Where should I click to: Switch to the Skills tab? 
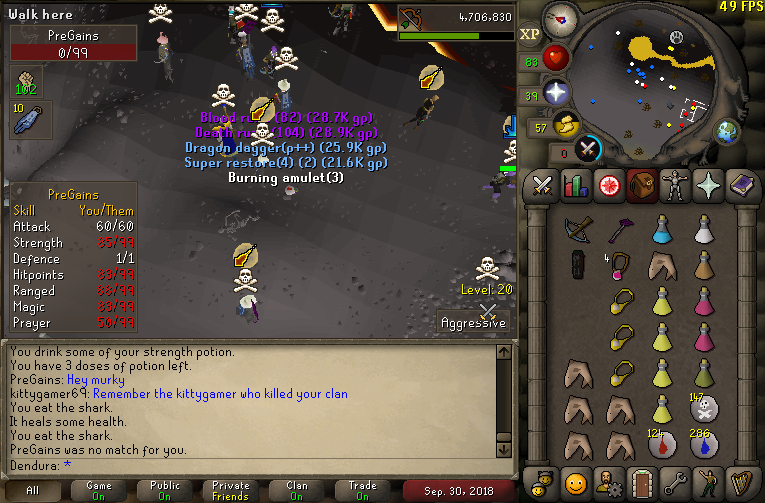(x=575, y=186)
